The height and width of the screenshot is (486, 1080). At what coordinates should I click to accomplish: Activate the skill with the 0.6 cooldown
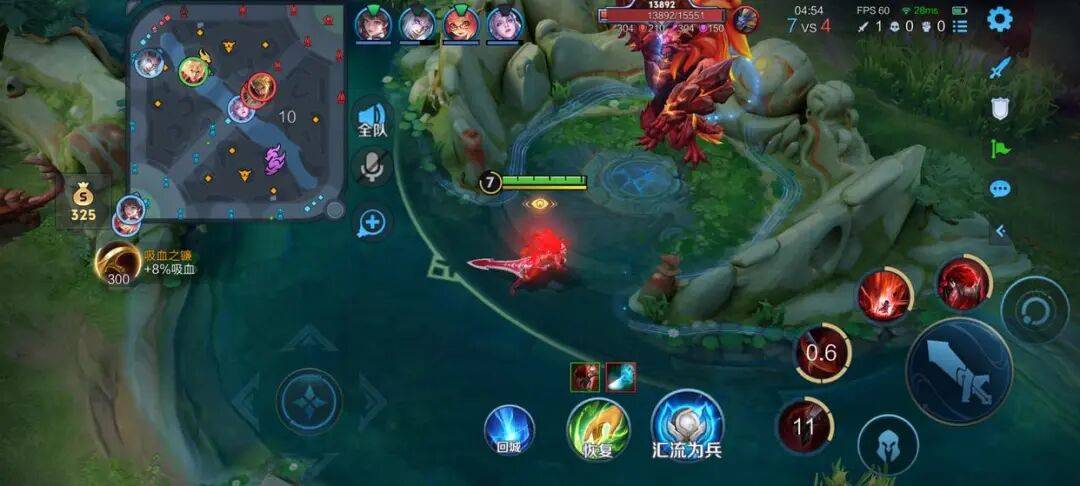tap(822, 353)
